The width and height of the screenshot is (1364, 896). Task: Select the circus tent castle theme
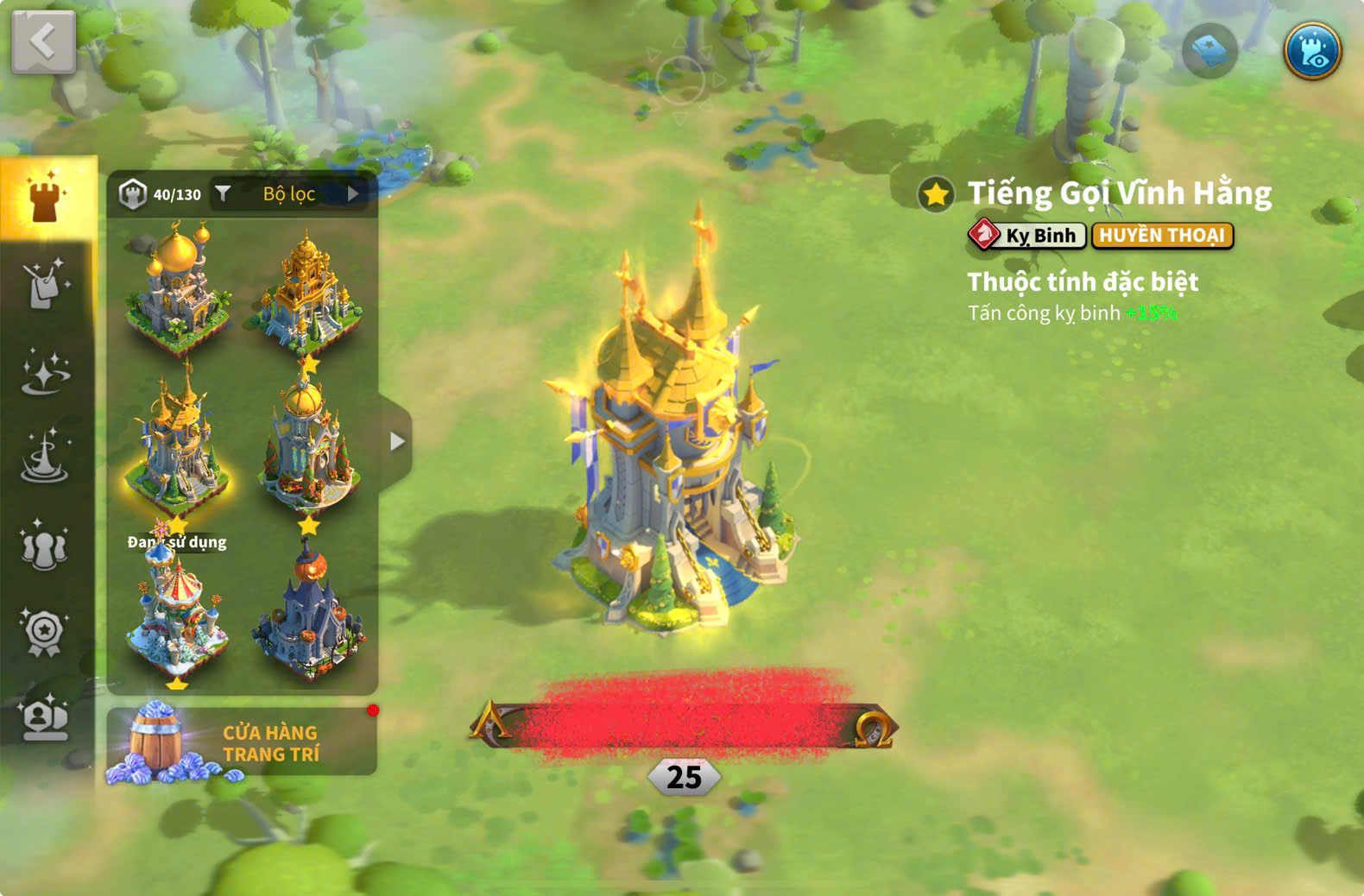[177, 615]
